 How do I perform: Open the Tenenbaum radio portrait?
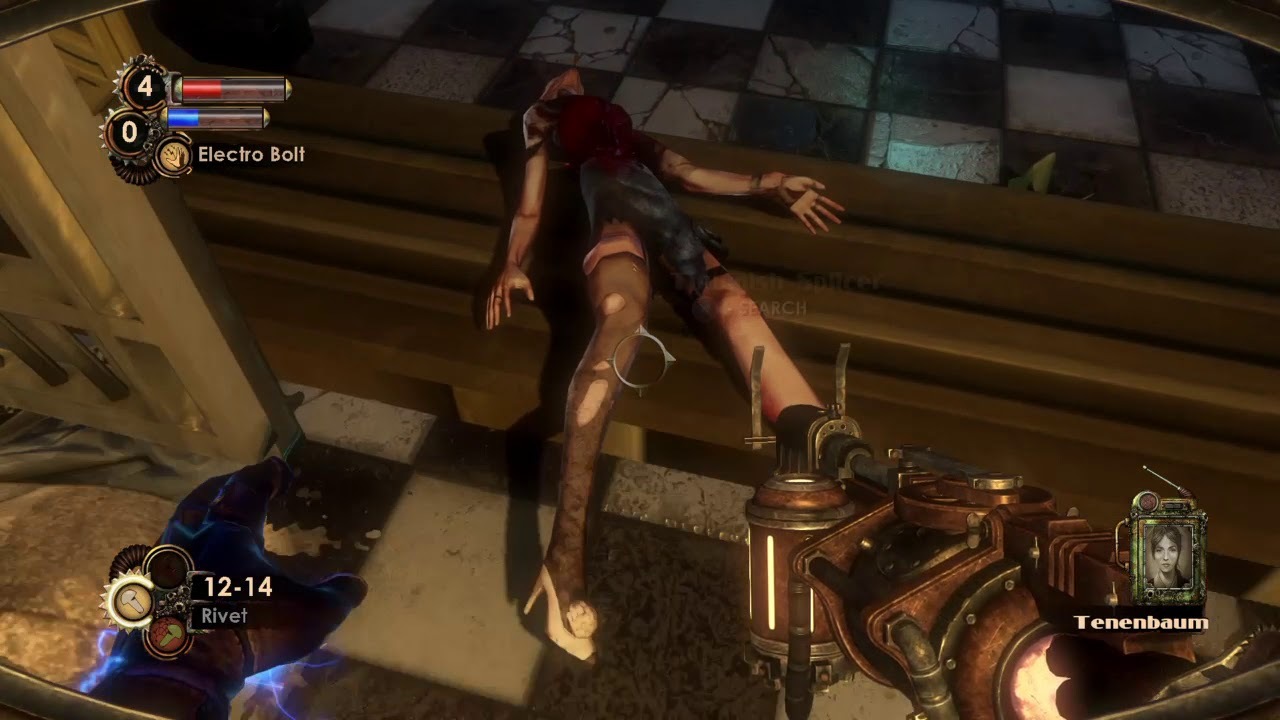click(x=1170, y=552)
